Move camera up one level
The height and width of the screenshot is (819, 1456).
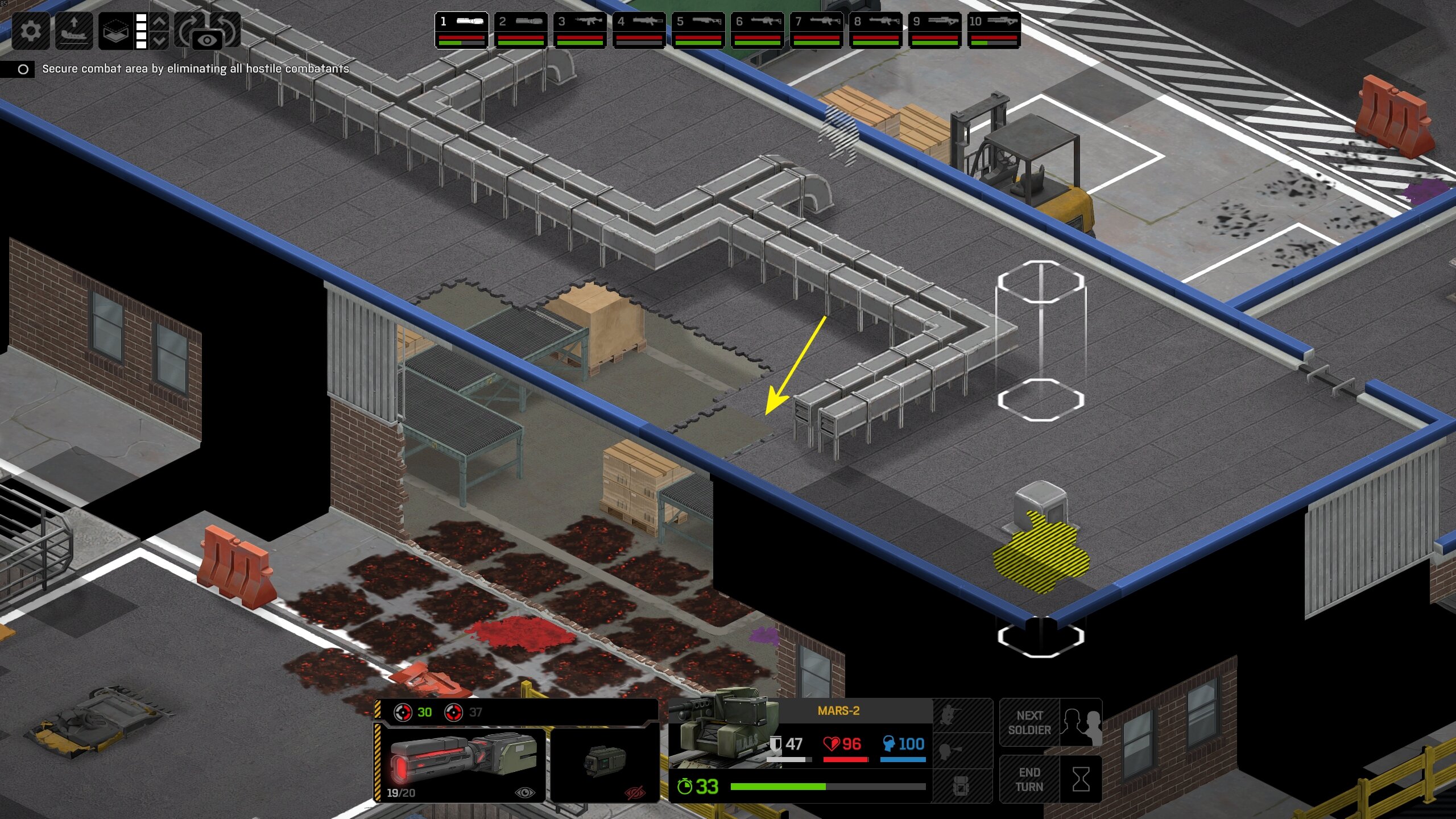pyautogui.click(x=160, y=22)
